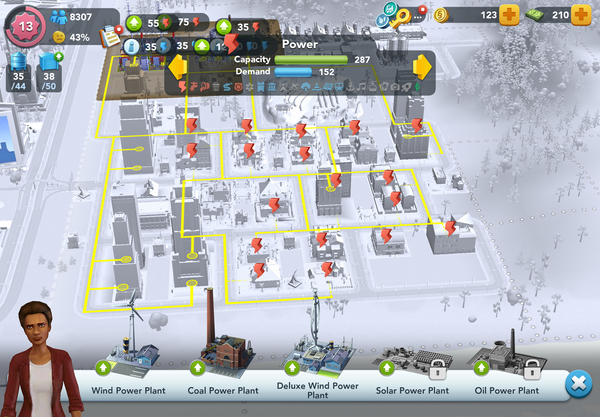
Task: Buy more SimCash with plus button
Action: click(580, 15)
